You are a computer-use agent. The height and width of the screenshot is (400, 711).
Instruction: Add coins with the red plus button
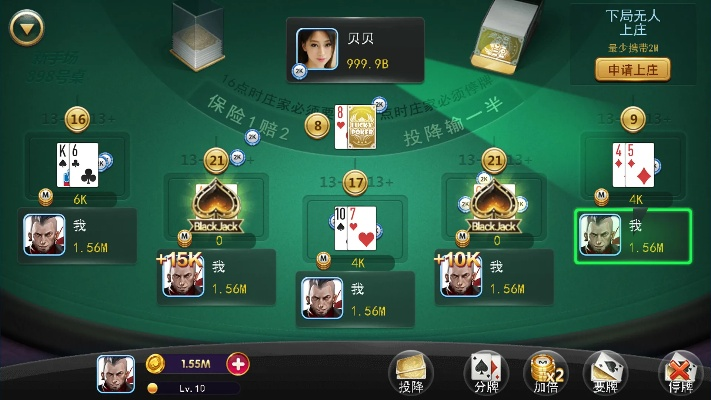(238, 363)
